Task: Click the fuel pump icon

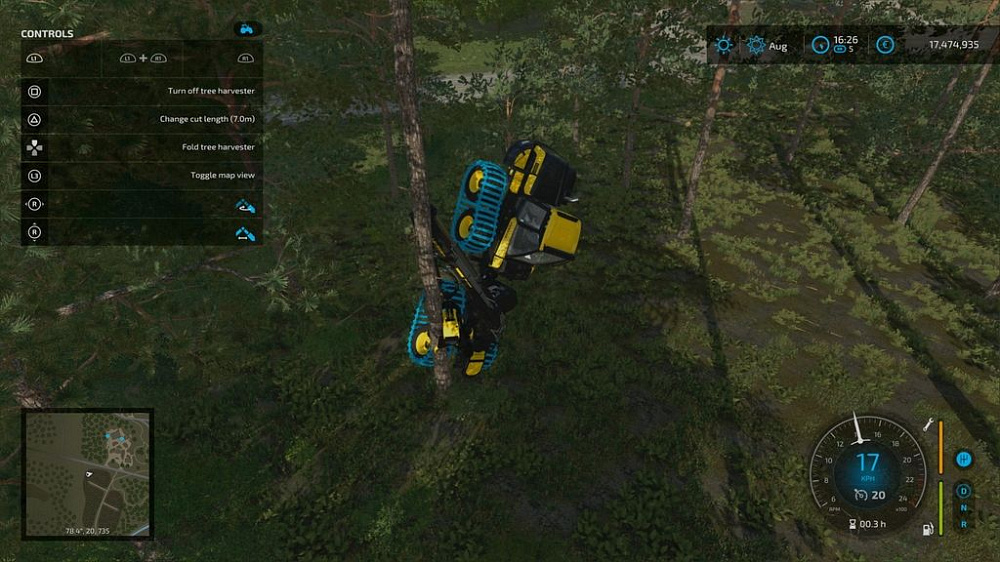Action: tap(929, 527)
